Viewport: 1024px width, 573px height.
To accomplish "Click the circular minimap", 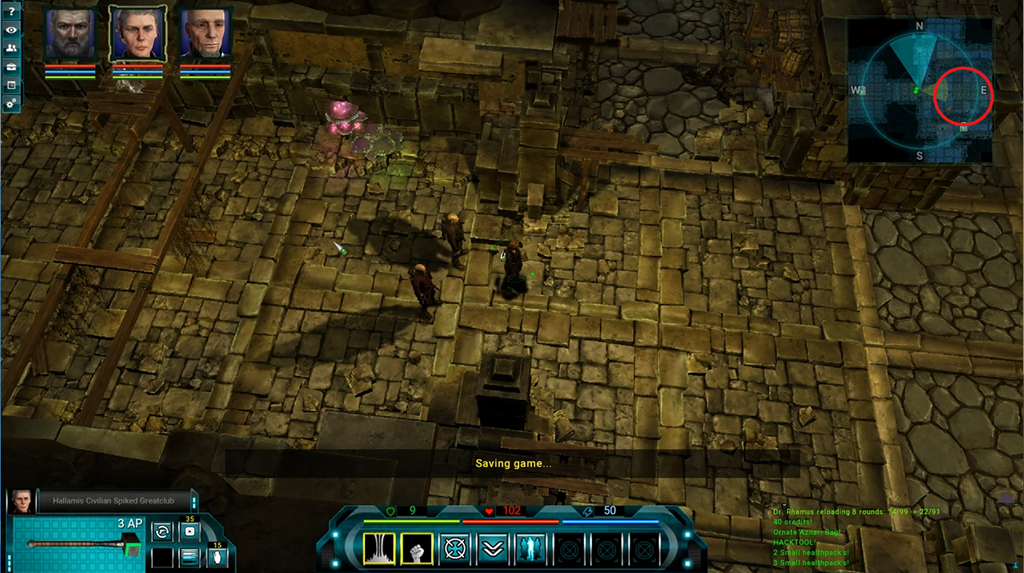I will click(919, 90).
